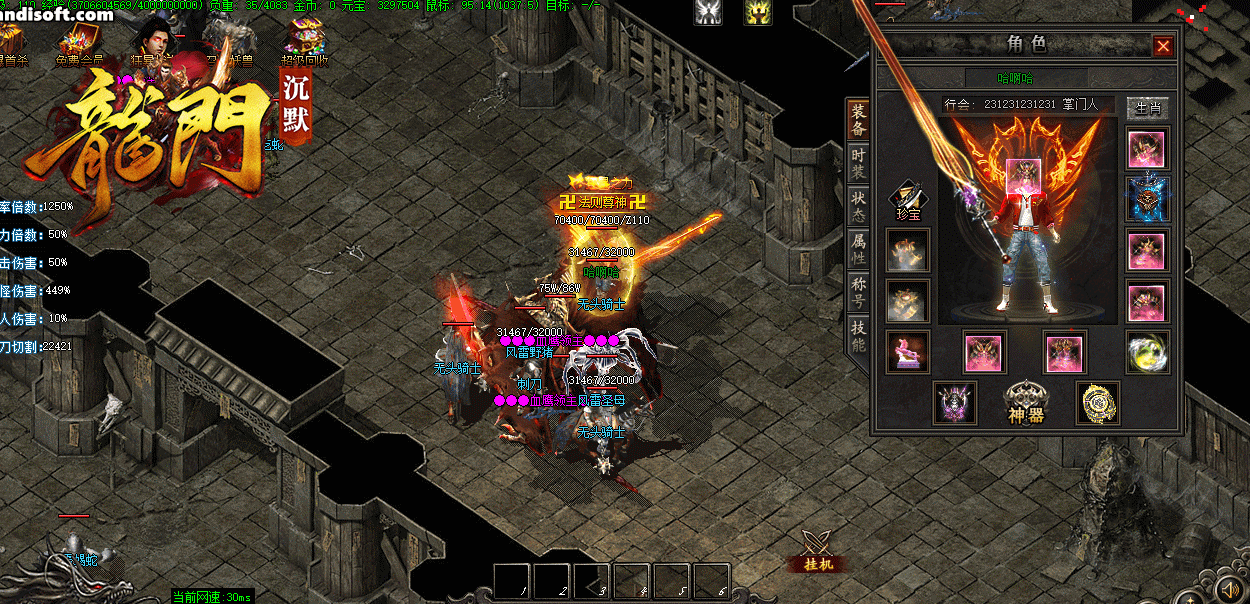Select the pink horse statue slot
The width and height of the screenshot is (1250, 604).
tap(907, 351)
